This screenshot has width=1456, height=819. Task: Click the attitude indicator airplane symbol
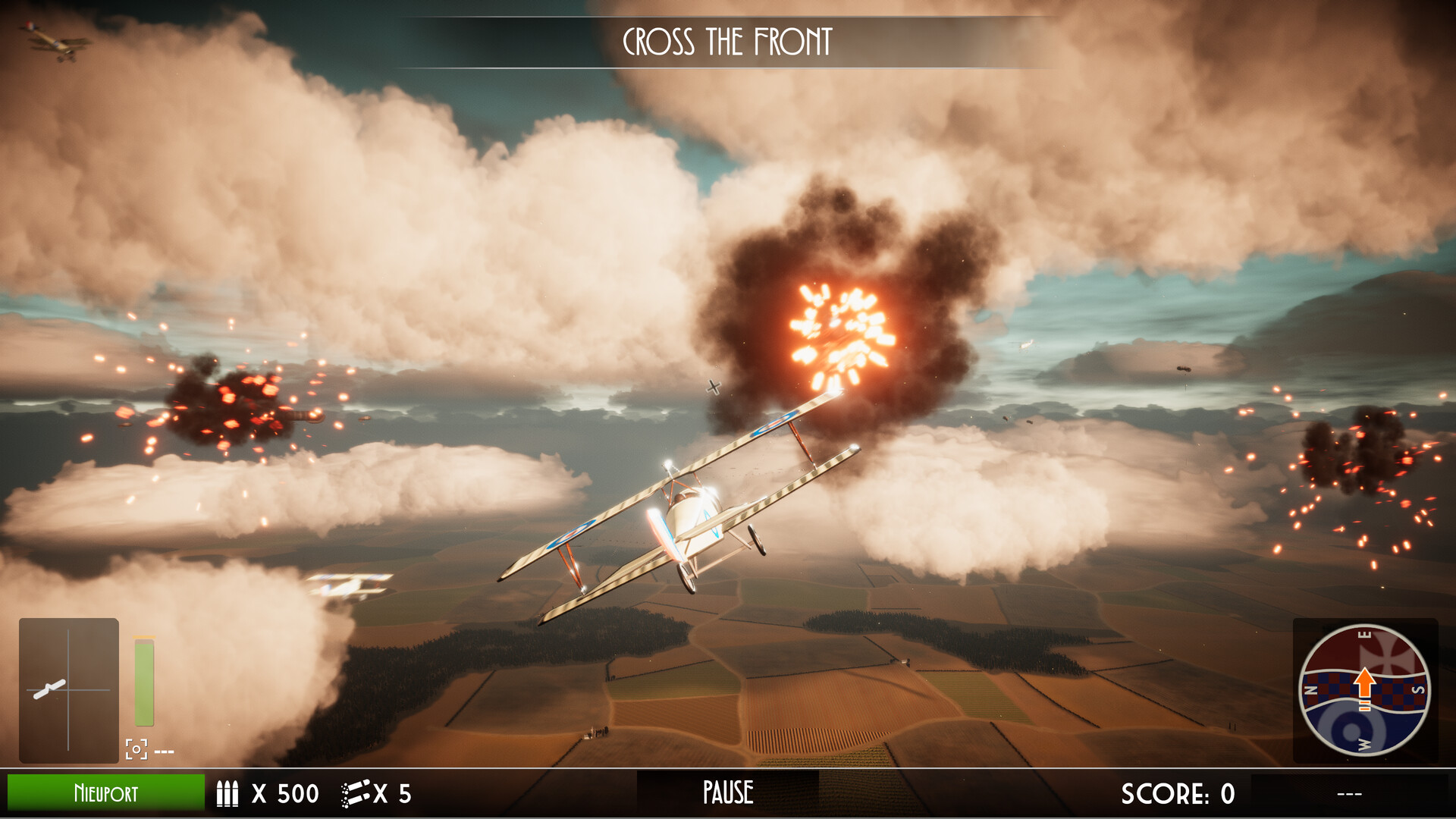point(50,689)
